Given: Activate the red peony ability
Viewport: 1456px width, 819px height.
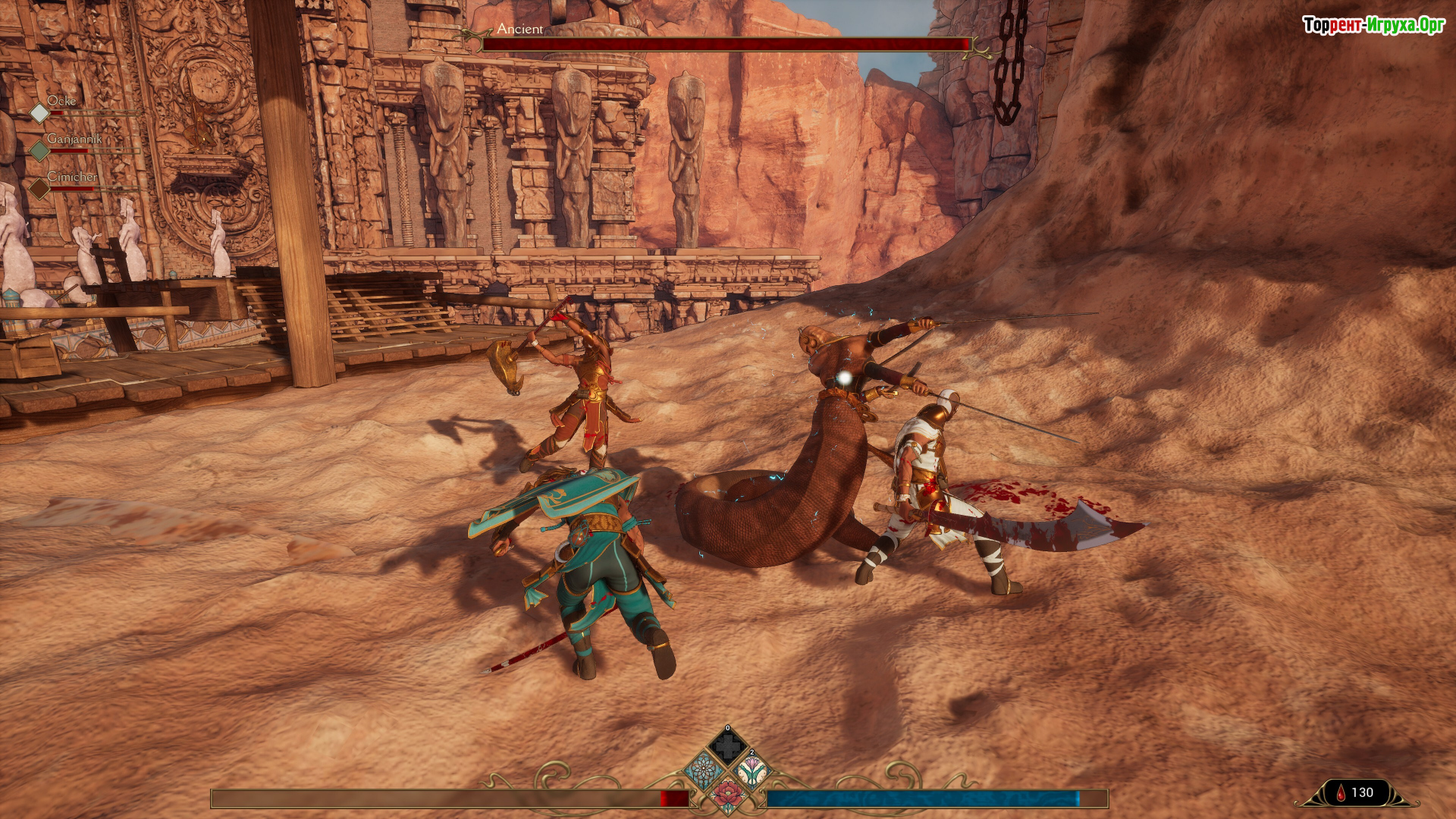Looking at the screenshot, I should click(x=727, y=795).
